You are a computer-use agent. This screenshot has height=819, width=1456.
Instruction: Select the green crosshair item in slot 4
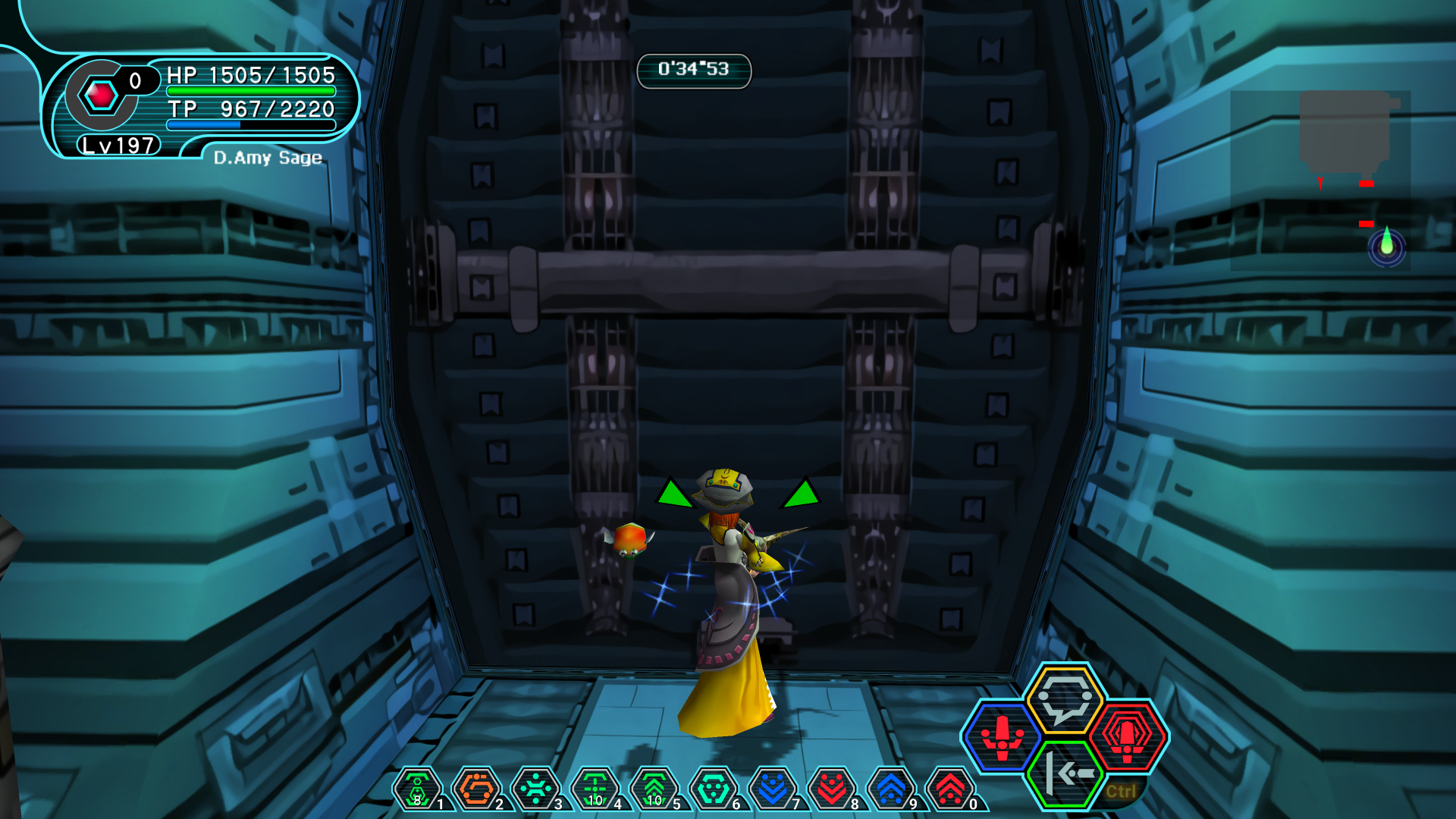coord(595,789)
